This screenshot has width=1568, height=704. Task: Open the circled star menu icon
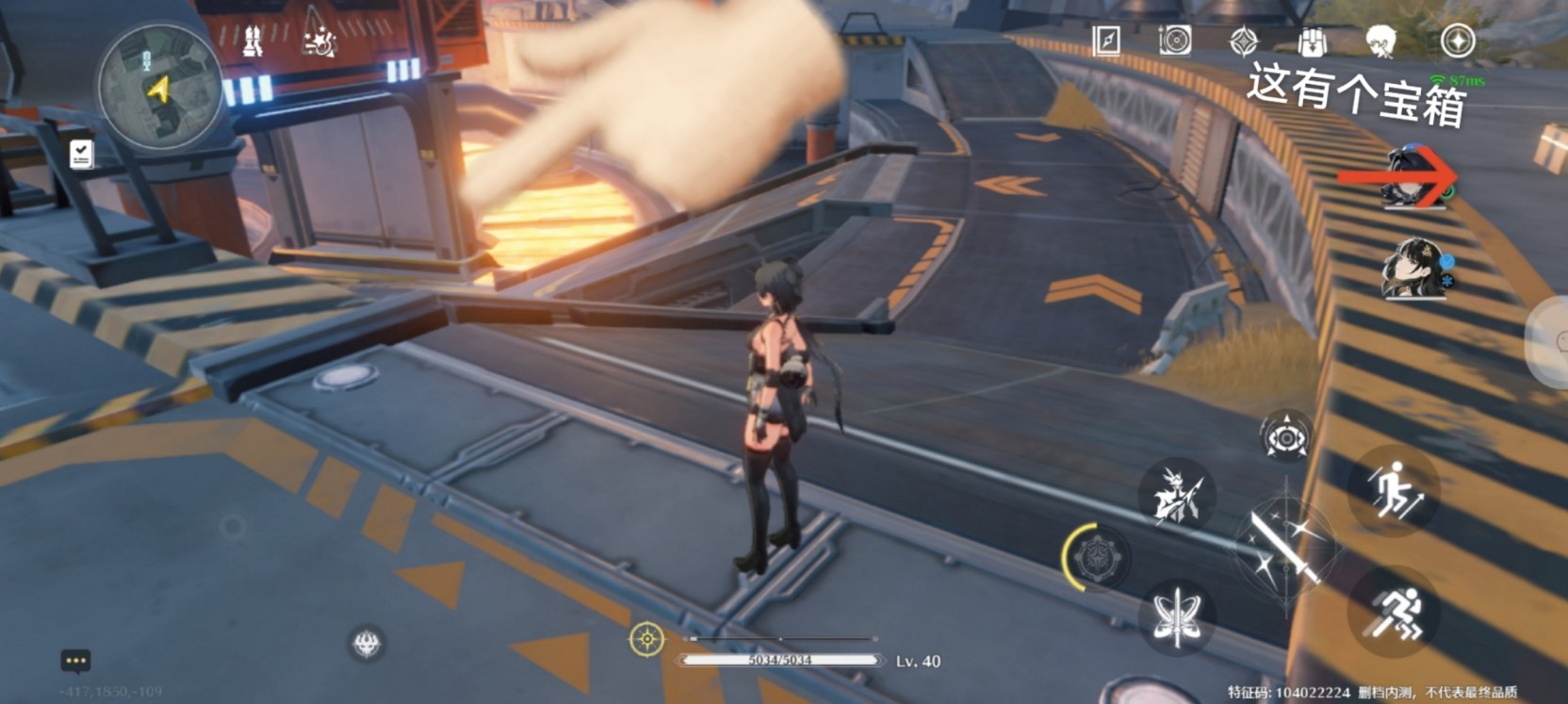click(1458, 41)
